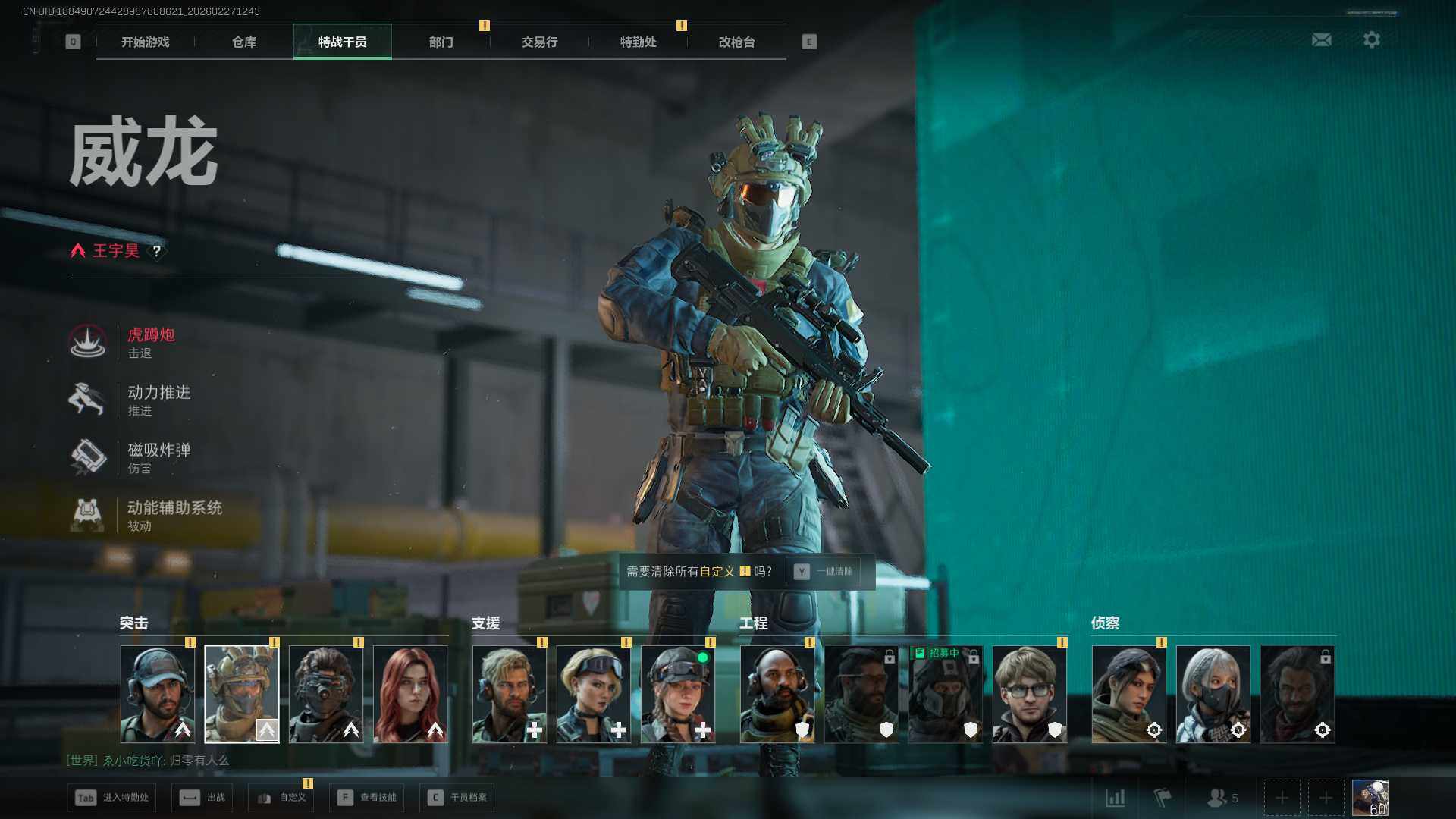Viewport: 1456px width, 819px height.
Task: Select the blonde goggles support operator
Action: [x=593, y=694]
